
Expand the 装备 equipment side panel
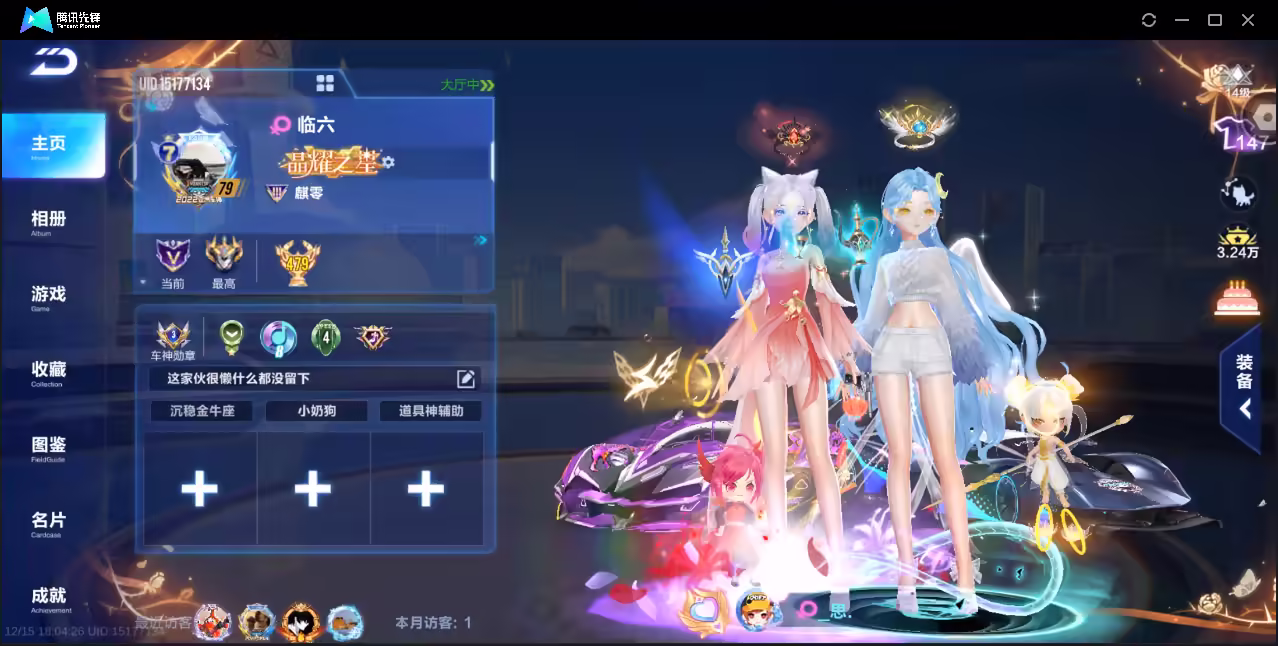(1243, 387)
